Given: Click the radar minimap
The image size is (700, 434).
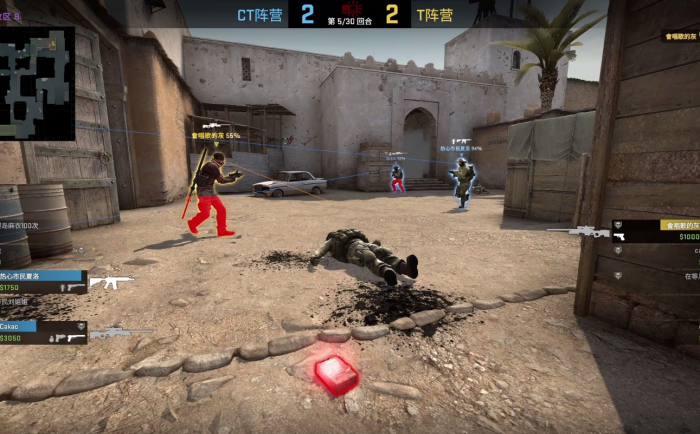Looking at the screenshot, I should (x=37, y=83).
